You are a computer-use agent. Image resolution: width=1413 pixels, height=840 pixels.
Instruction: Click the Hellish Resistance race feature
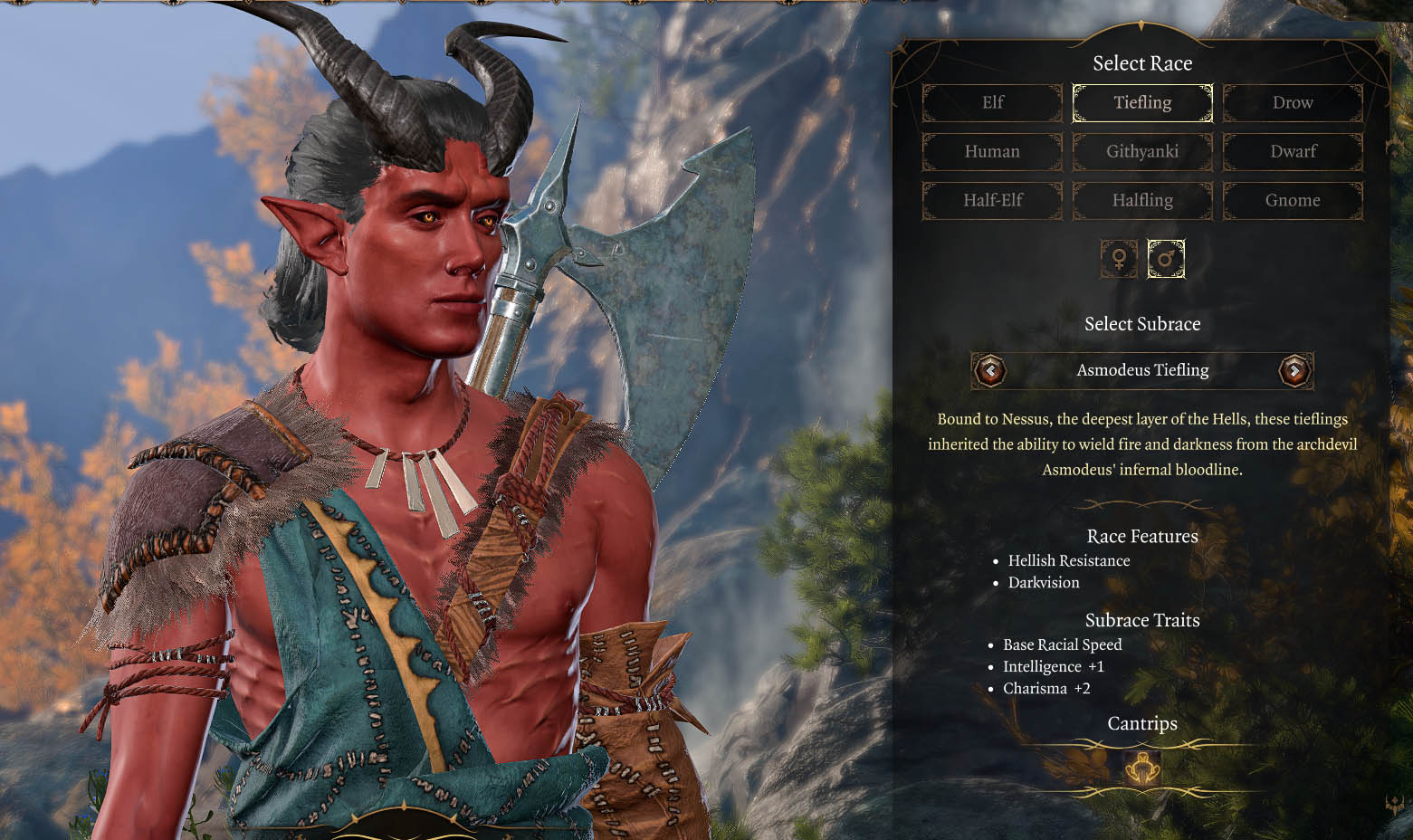1069,560
